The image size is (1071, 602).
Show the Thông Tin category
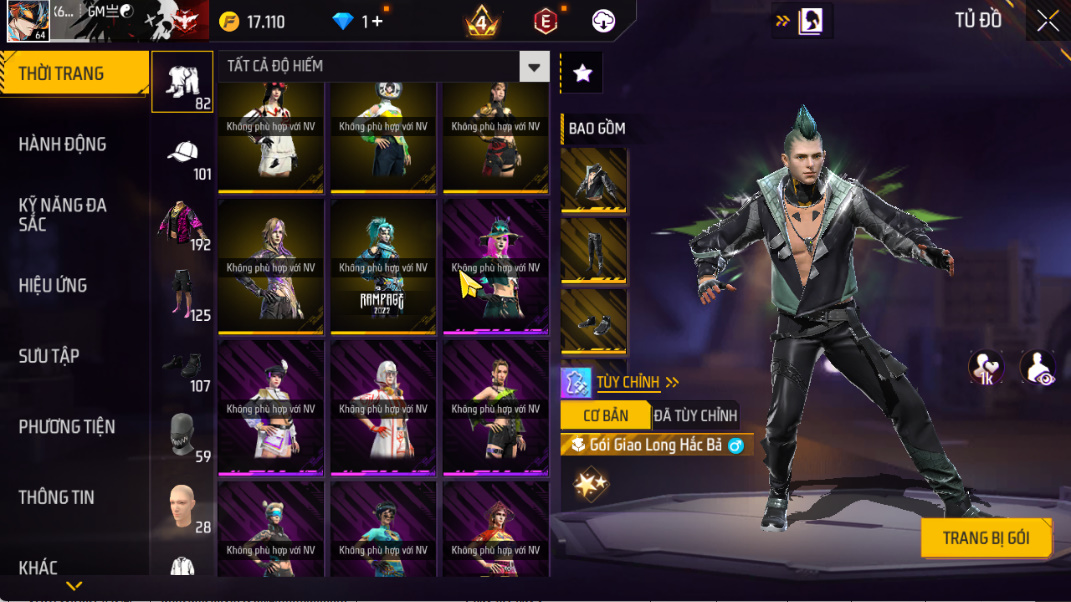coord(56,497)
